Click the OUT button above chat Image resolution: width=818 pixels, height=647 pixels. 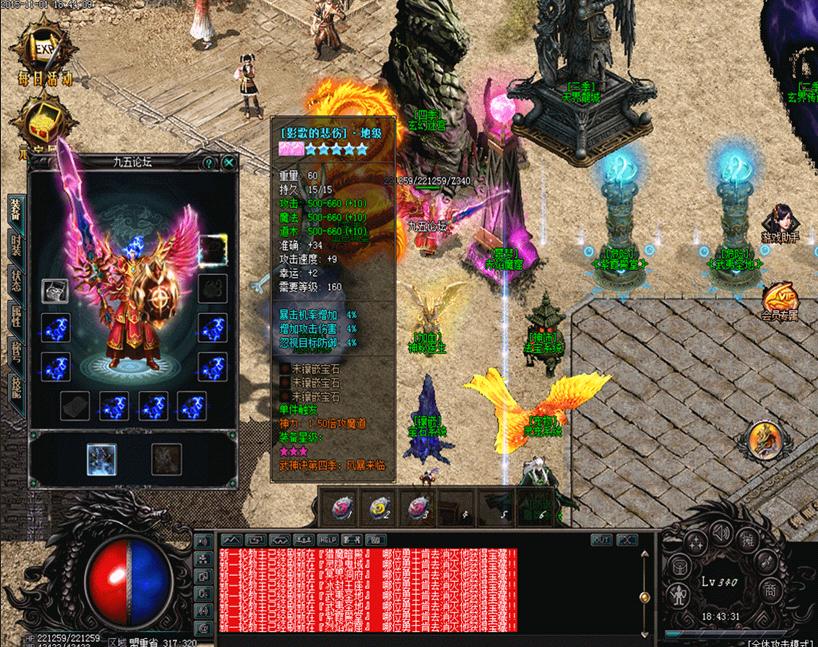601,540
